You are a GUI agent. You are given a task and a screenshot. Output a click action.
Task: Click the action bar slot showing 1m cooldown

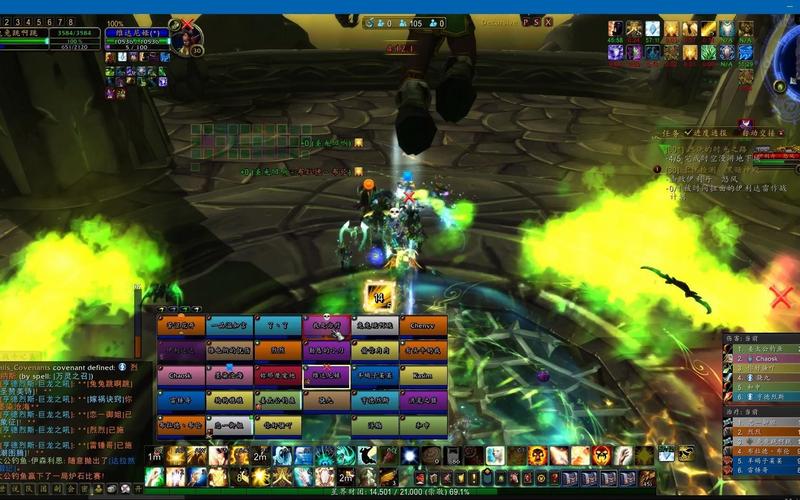click(x=155, y=456)
